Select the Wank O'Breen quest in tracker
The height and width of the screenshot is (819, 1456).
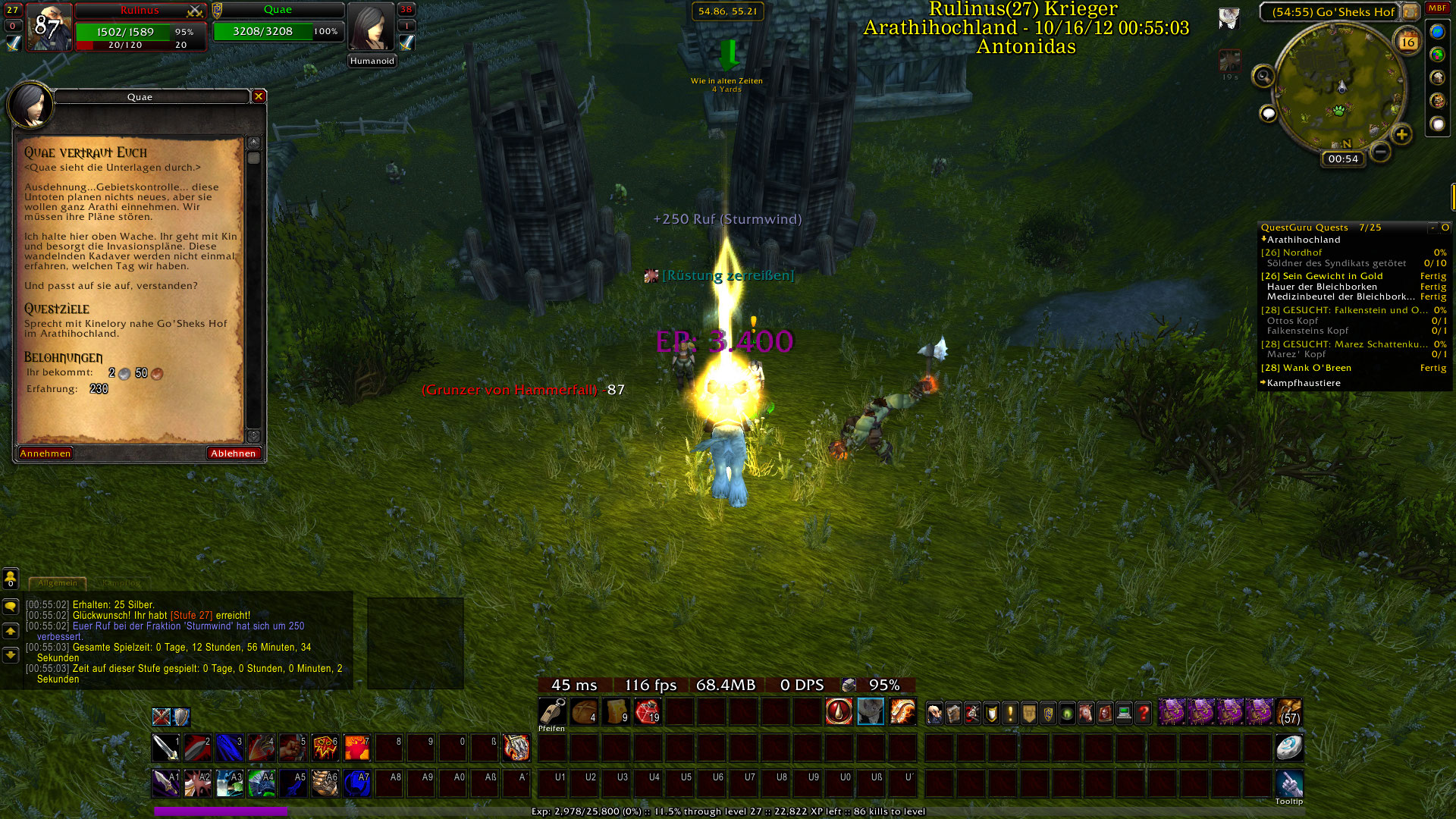point(1316,368)
